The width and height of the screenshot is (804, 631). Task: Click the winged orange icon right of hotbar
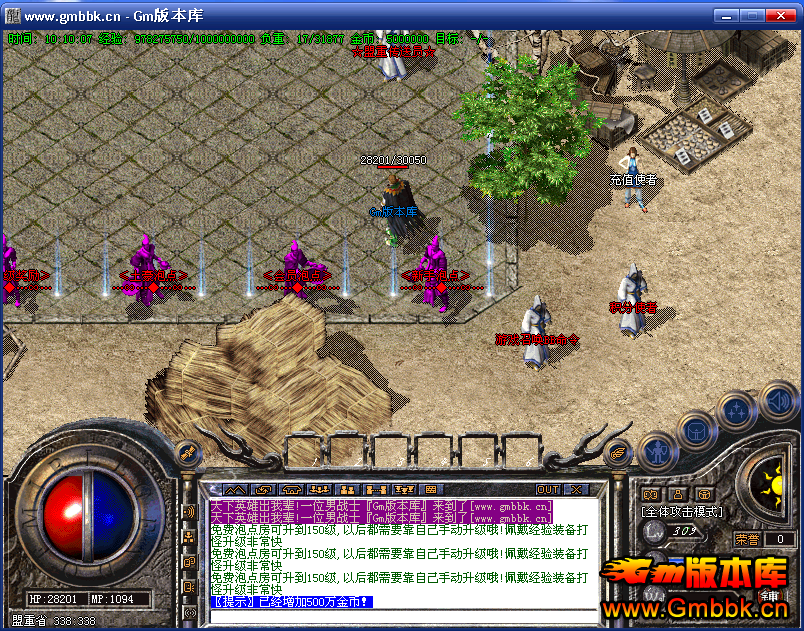tap(620, 451)
